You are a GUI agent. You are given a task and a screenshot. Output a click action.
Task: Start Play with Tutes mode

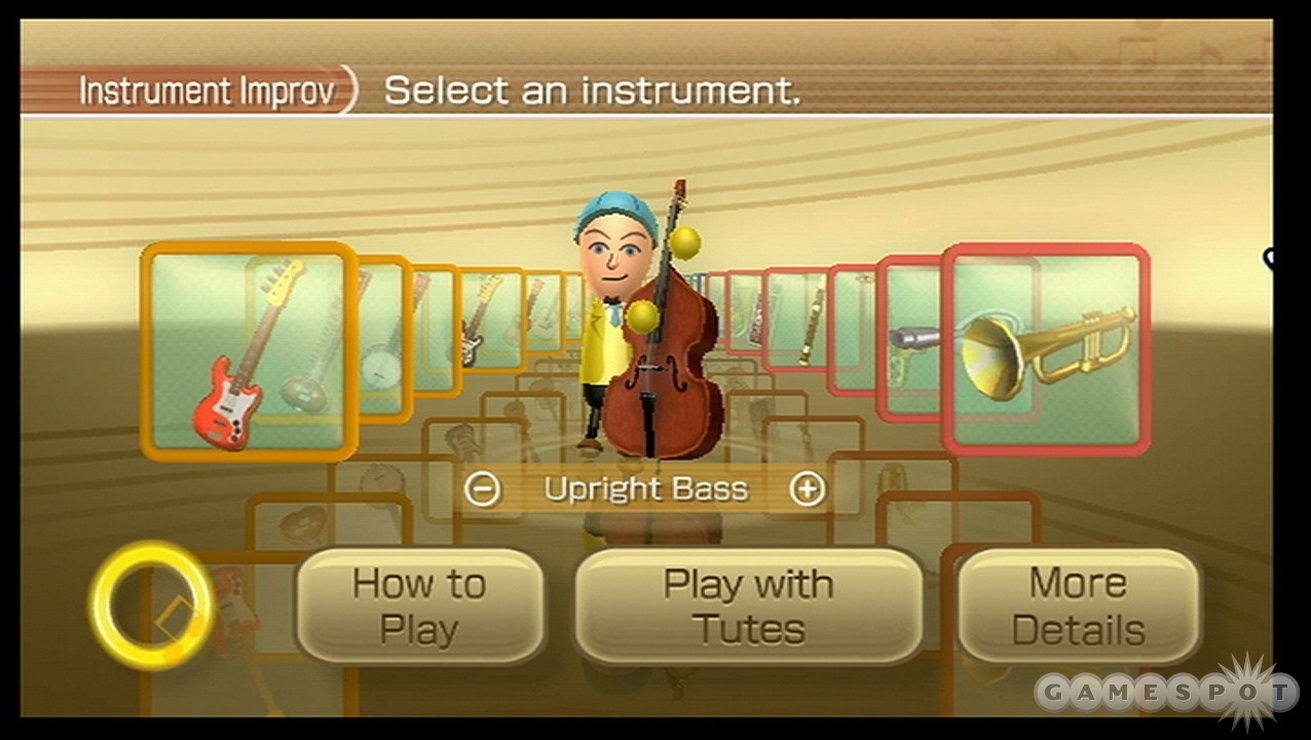coord(747,604)
